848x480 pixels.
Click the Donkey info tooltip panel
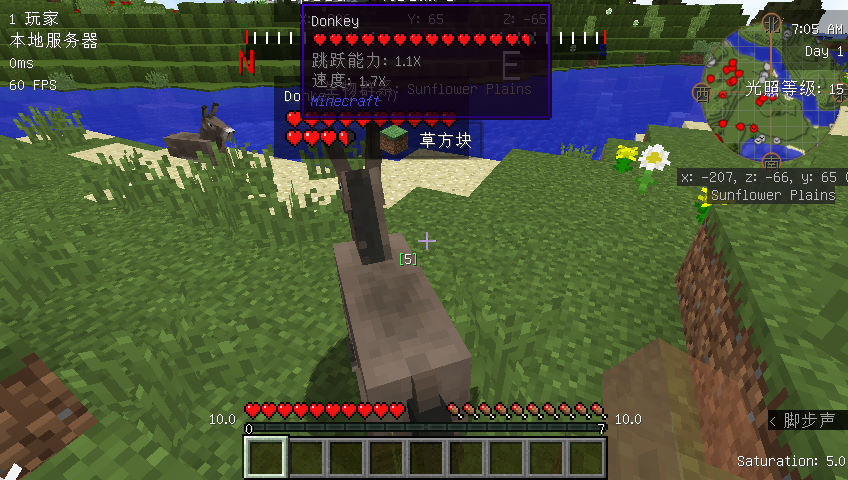tap(426, 62)
